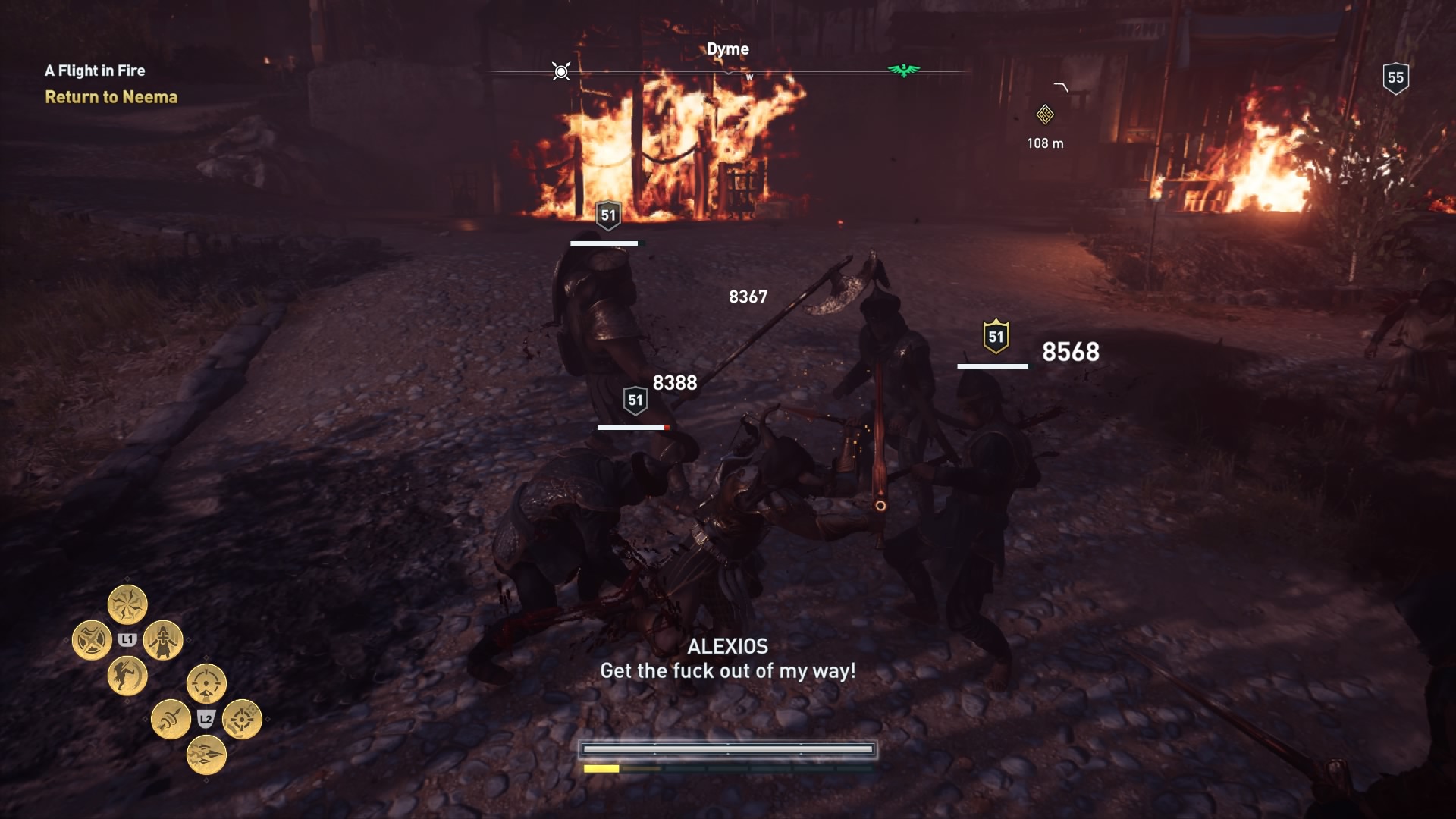Select the Second Wind healing ability icon
The height and width of the screenshot is (819, 1456).
[x=163, y=641]
